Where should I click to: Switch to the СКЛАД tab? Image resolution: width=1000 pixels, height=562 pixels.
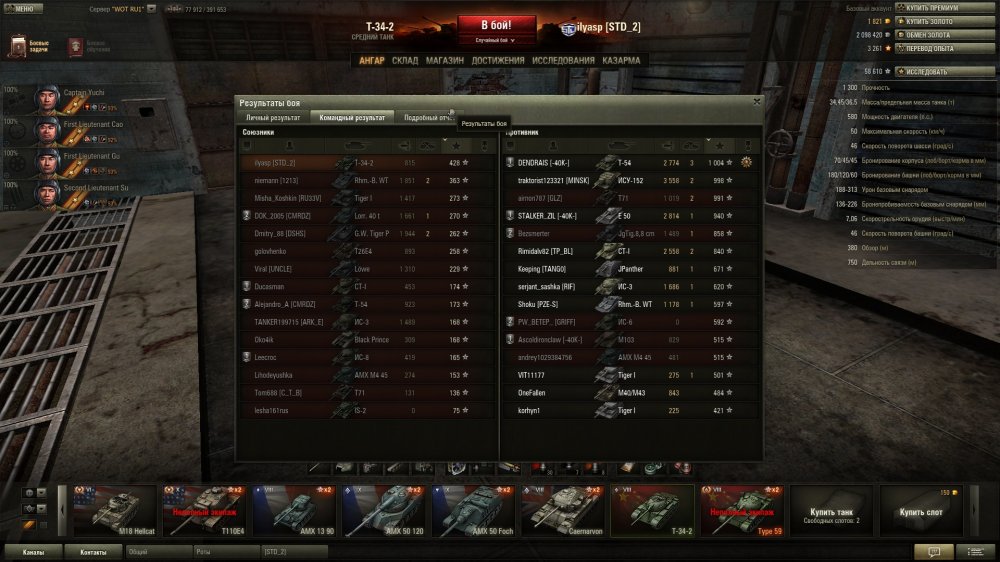point(405,60)
